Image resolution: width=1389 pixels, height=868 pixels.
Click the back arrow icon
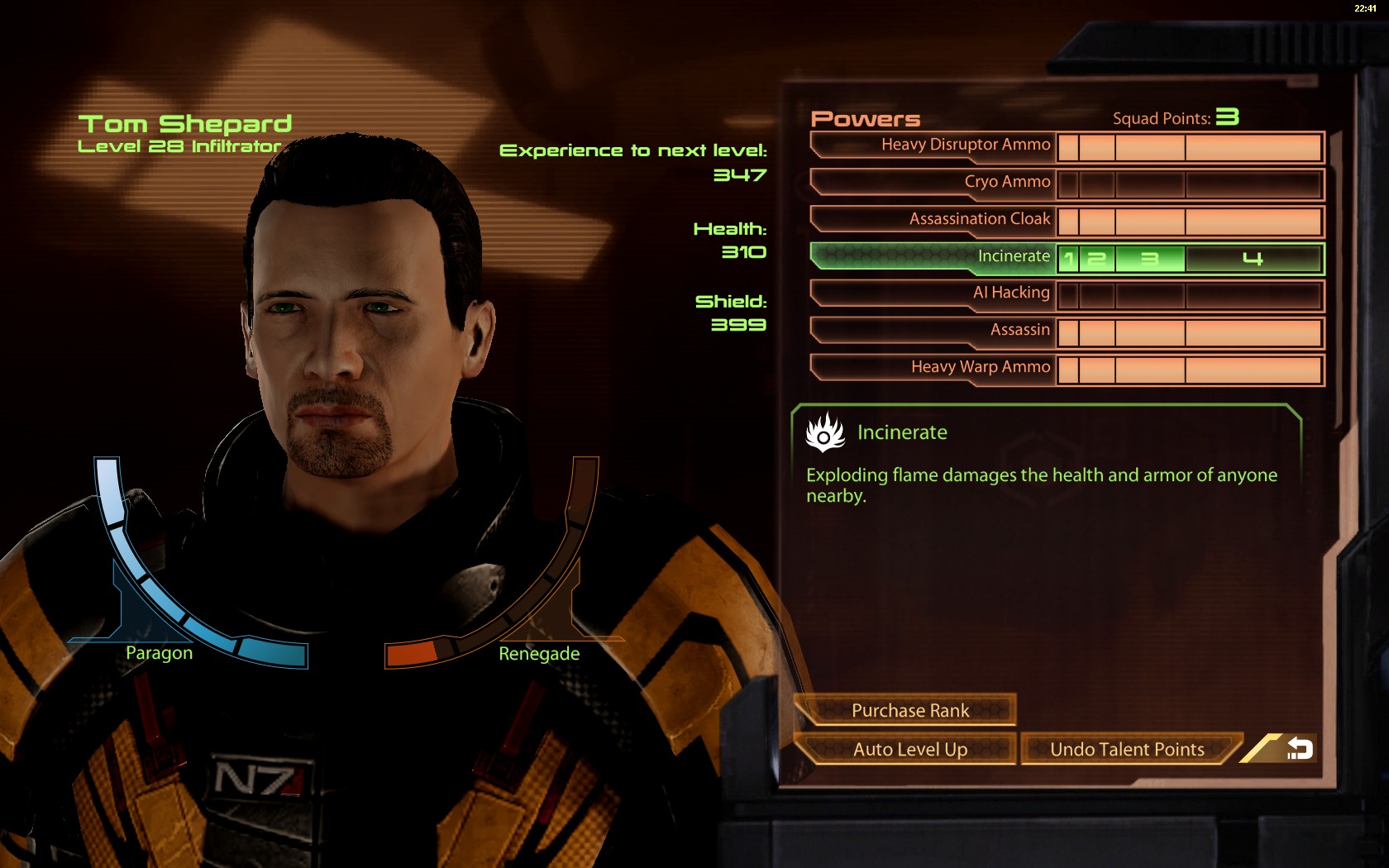1299,749
